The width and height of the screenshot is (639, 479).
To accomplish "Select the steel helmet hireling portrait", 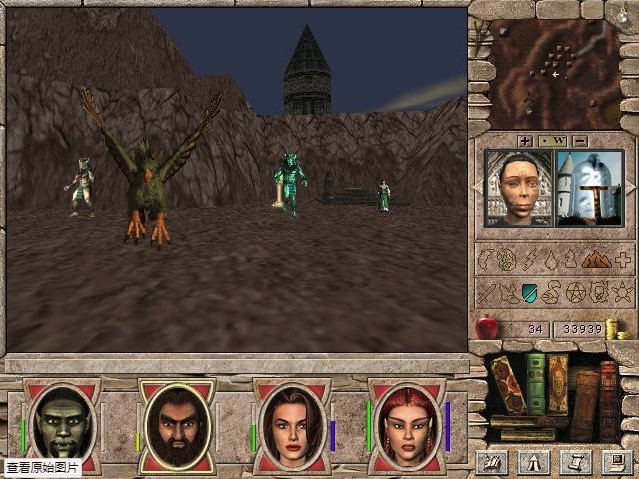I will pyautogui.click(x=590, y=188).
